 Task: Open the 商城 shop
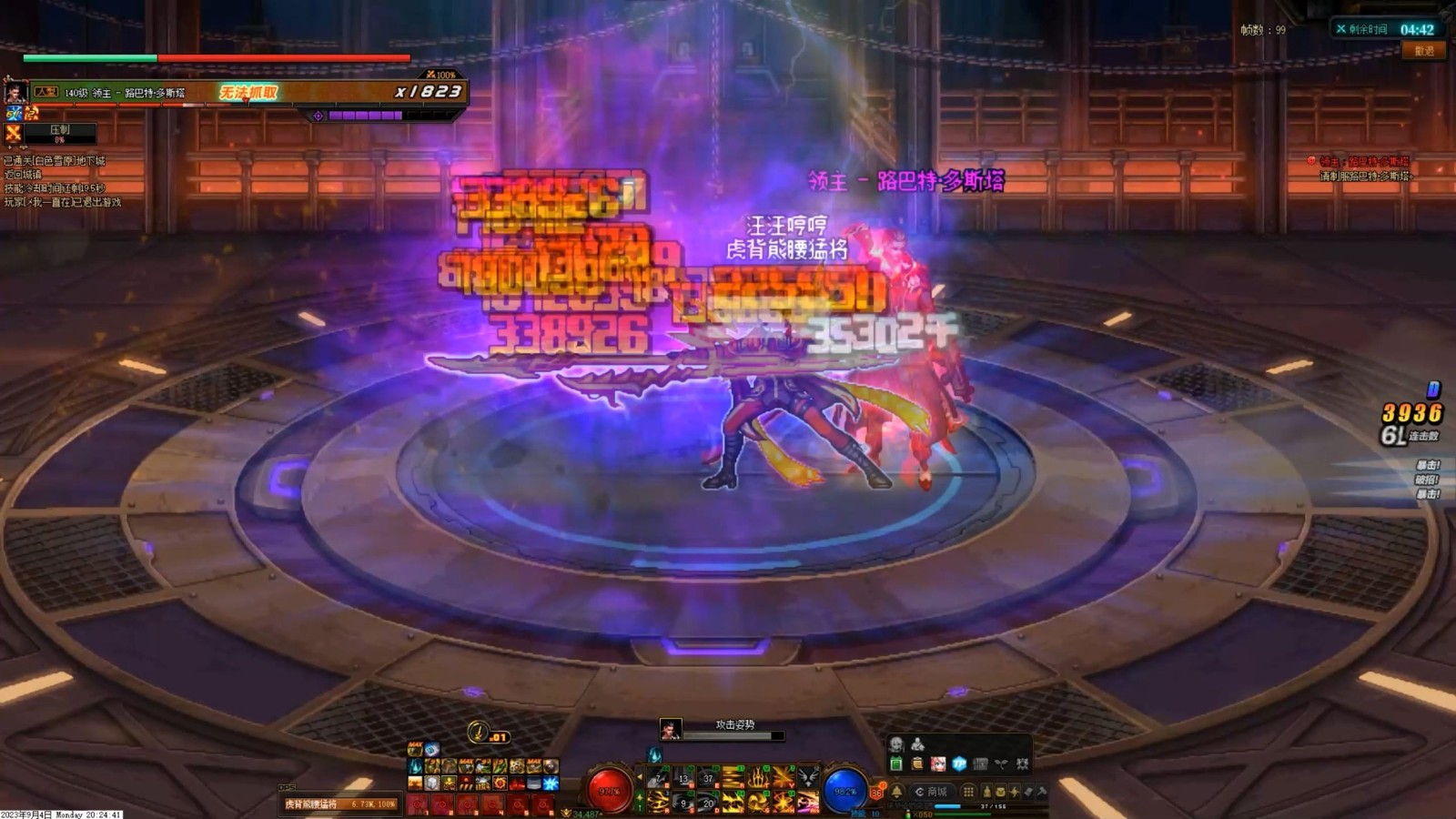(x=932, y=792)
